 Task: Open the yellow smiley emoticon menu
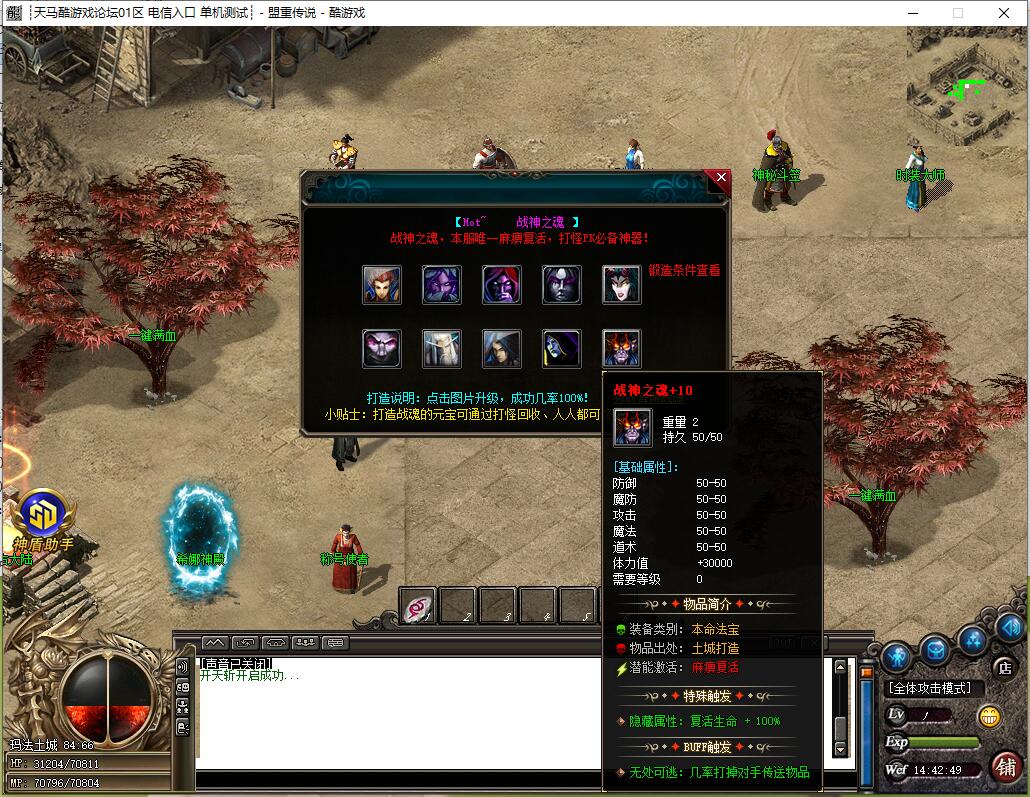click(x=989, y=716)
